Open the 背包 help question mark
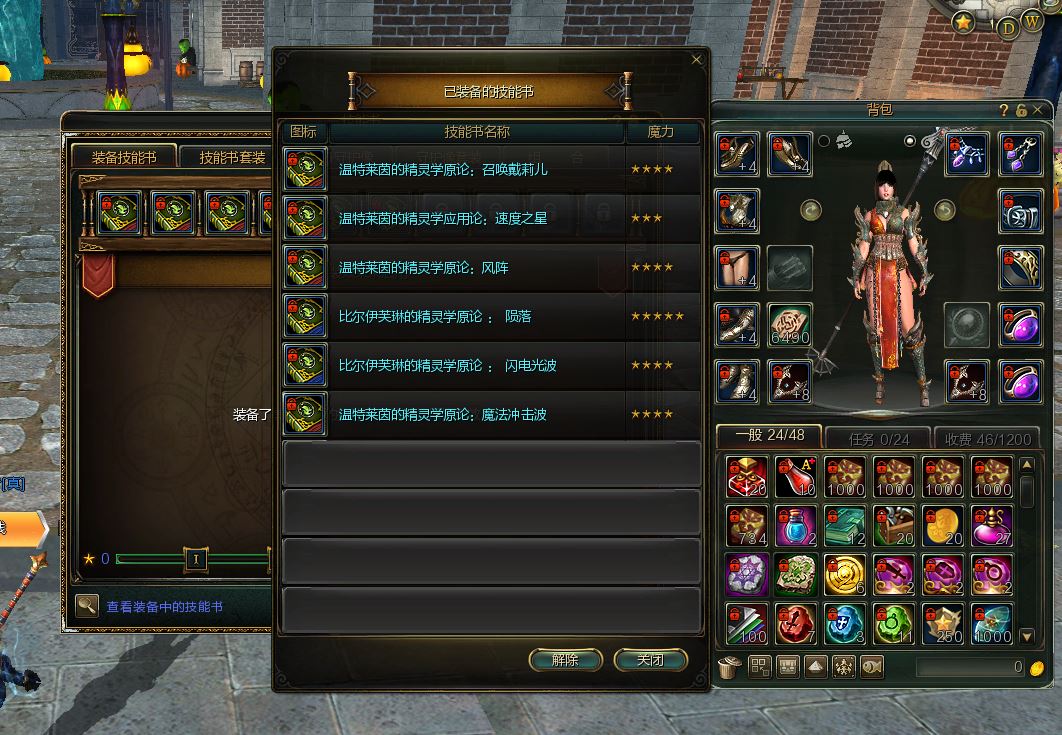 pyautogui.click(x=1004, y=110)
